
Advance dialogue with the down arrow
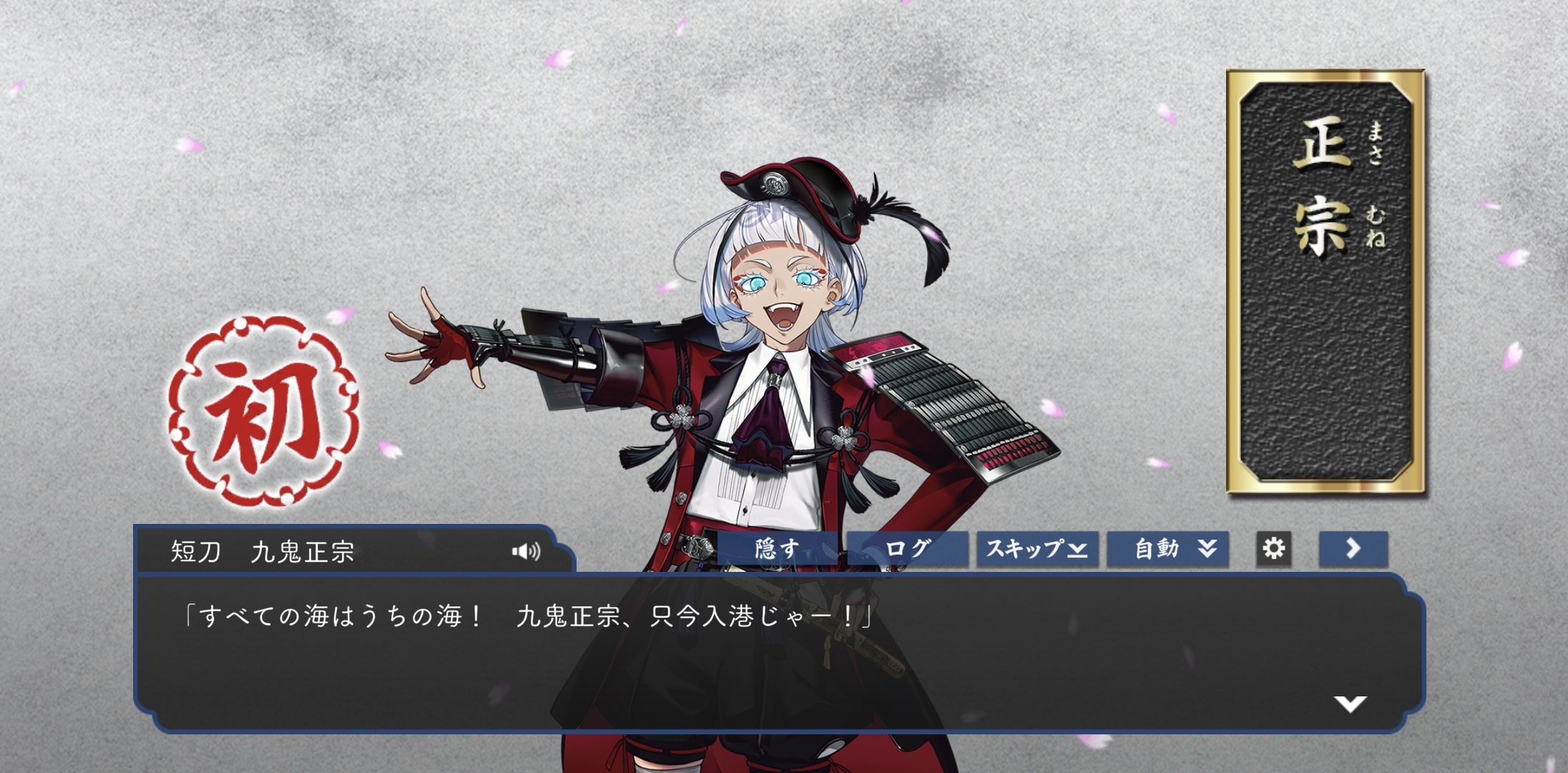(1350, 704)
